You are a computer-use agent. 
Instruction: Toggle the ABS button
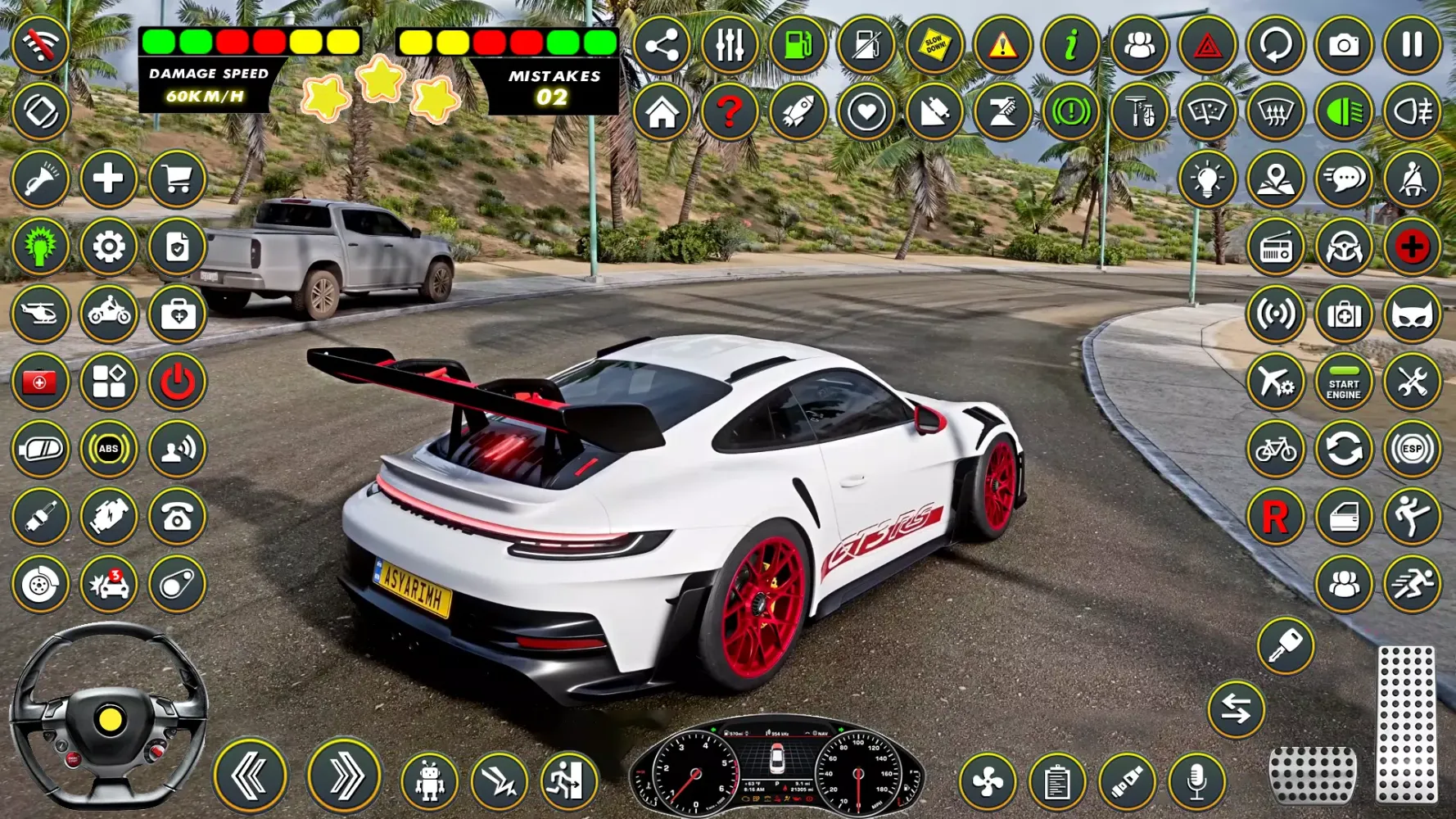click(x=108, y=449)
